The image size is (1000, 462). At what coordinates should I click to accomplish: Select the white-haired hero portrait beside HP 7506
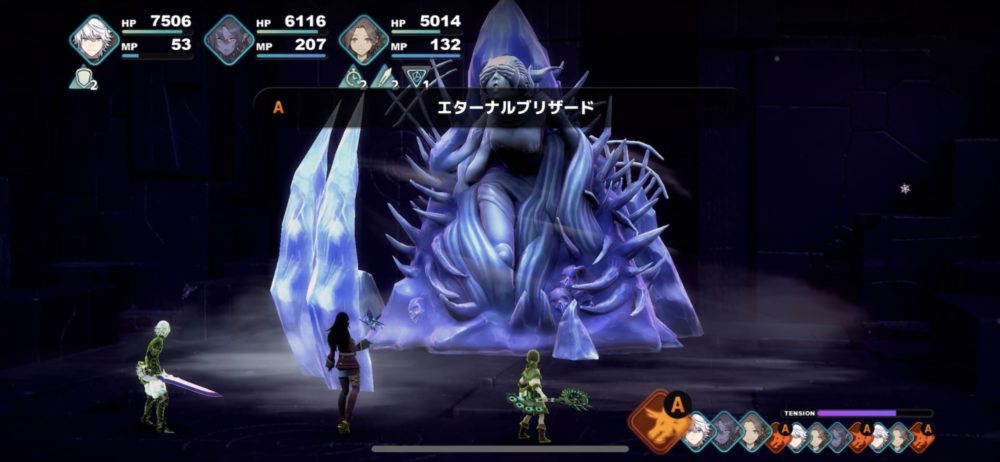pyautogui.click(x=94, y=40)
